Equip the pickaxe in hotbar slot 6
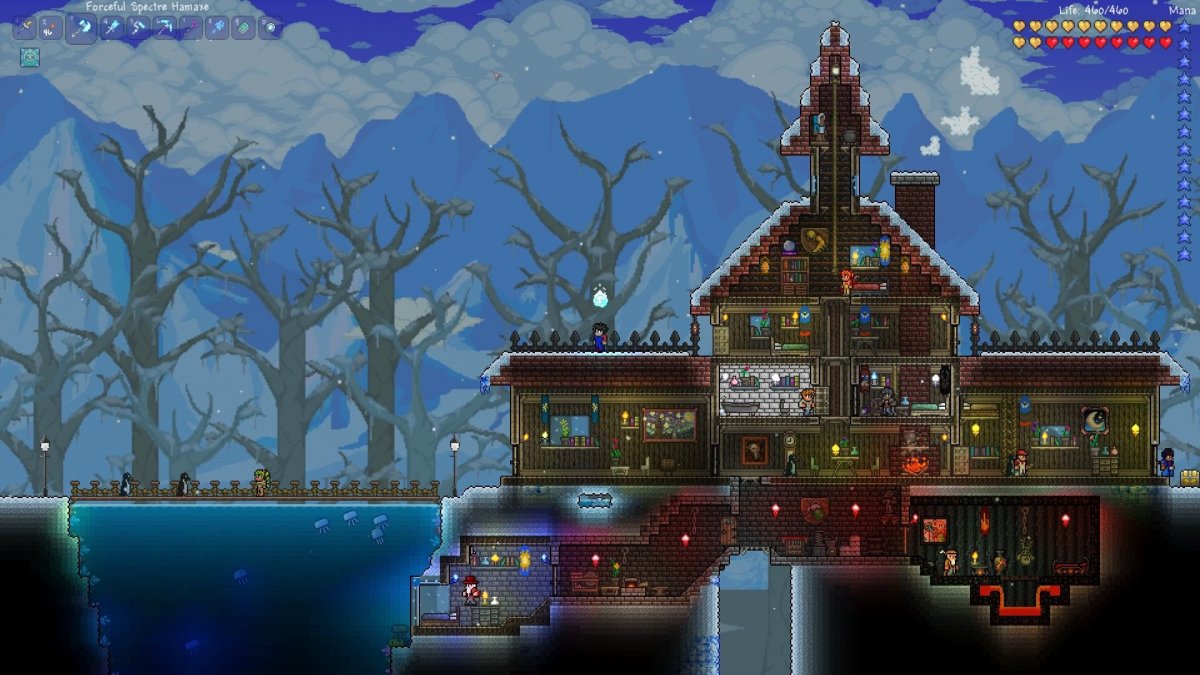 [x=164, y=28]
